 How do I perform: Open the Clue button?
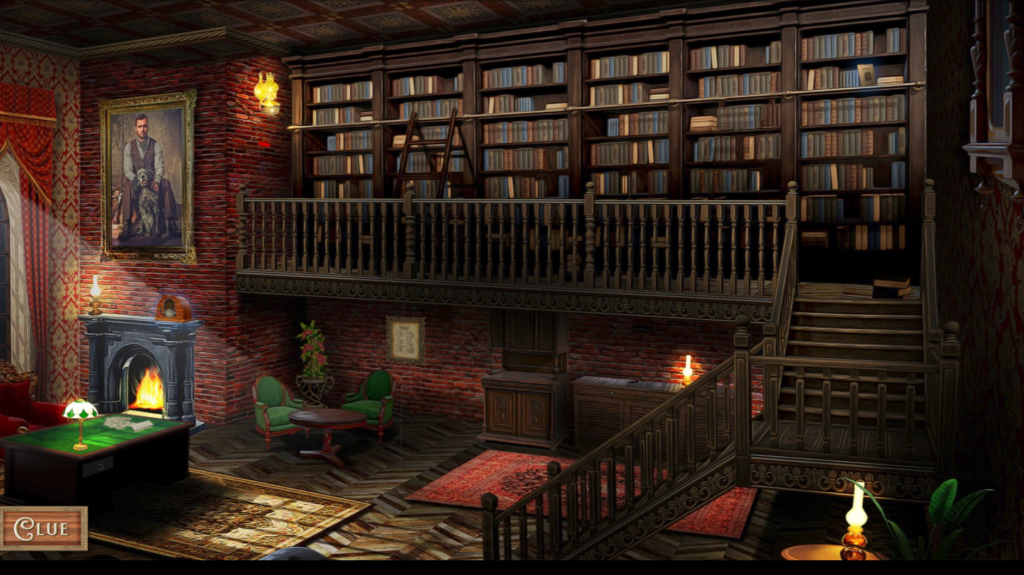click(x=43, y=528)
